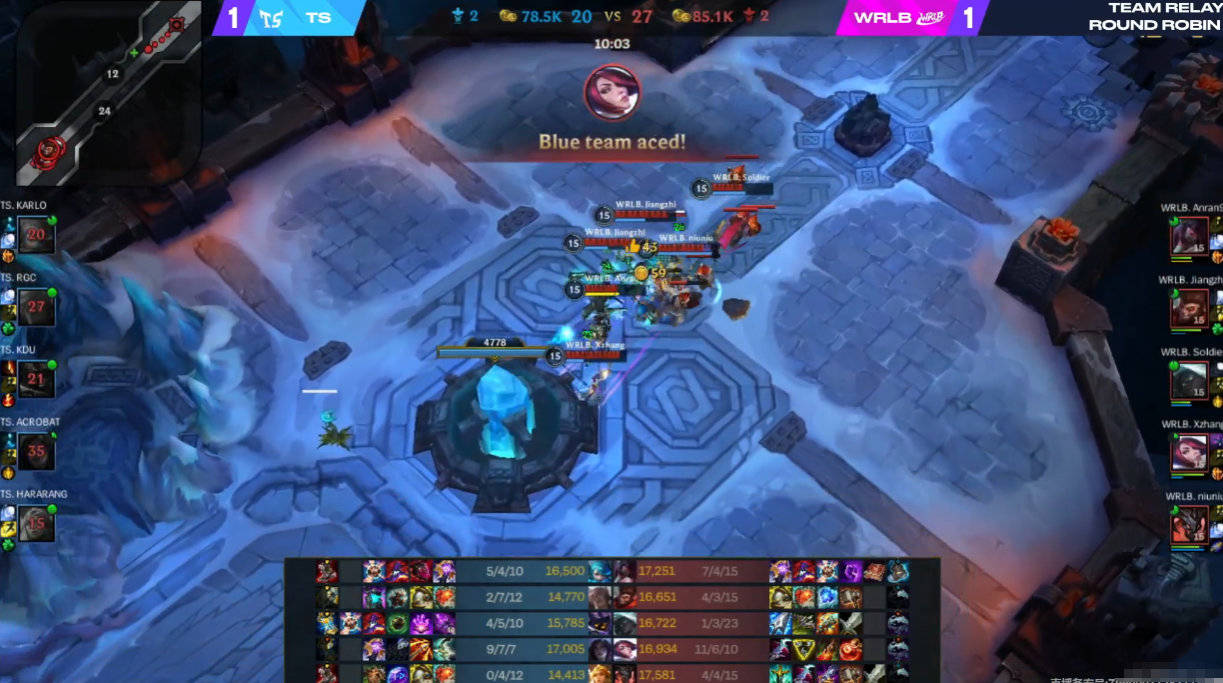This screenshot has height=683, width=1223.
Task: Select WRLB. Jiangzhi's player portrait
Action: click(x=1190, y=308)
